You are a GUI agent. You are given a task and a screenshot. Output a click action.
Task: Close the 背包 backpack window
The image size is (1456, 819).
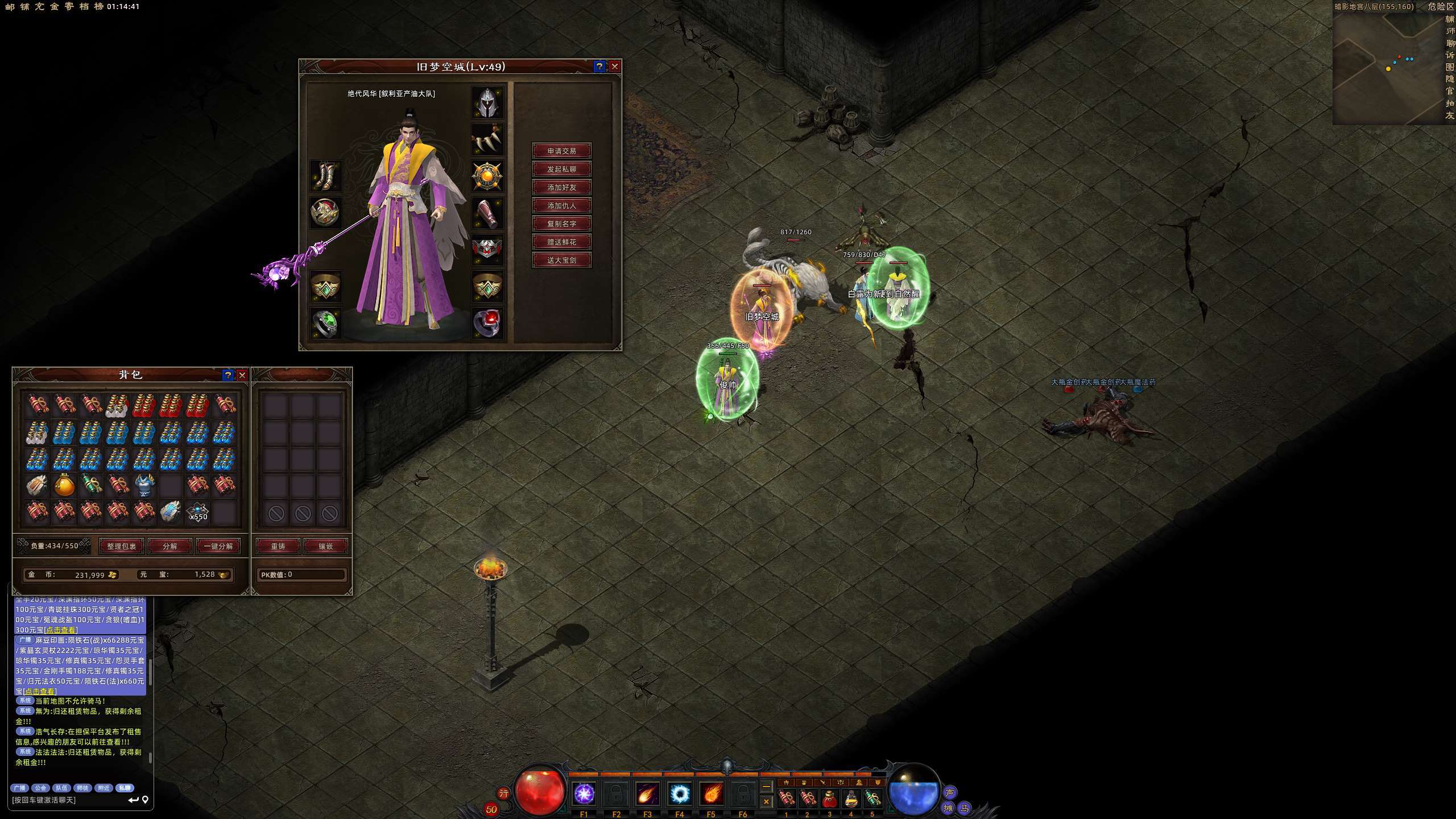tap(242, 375)
